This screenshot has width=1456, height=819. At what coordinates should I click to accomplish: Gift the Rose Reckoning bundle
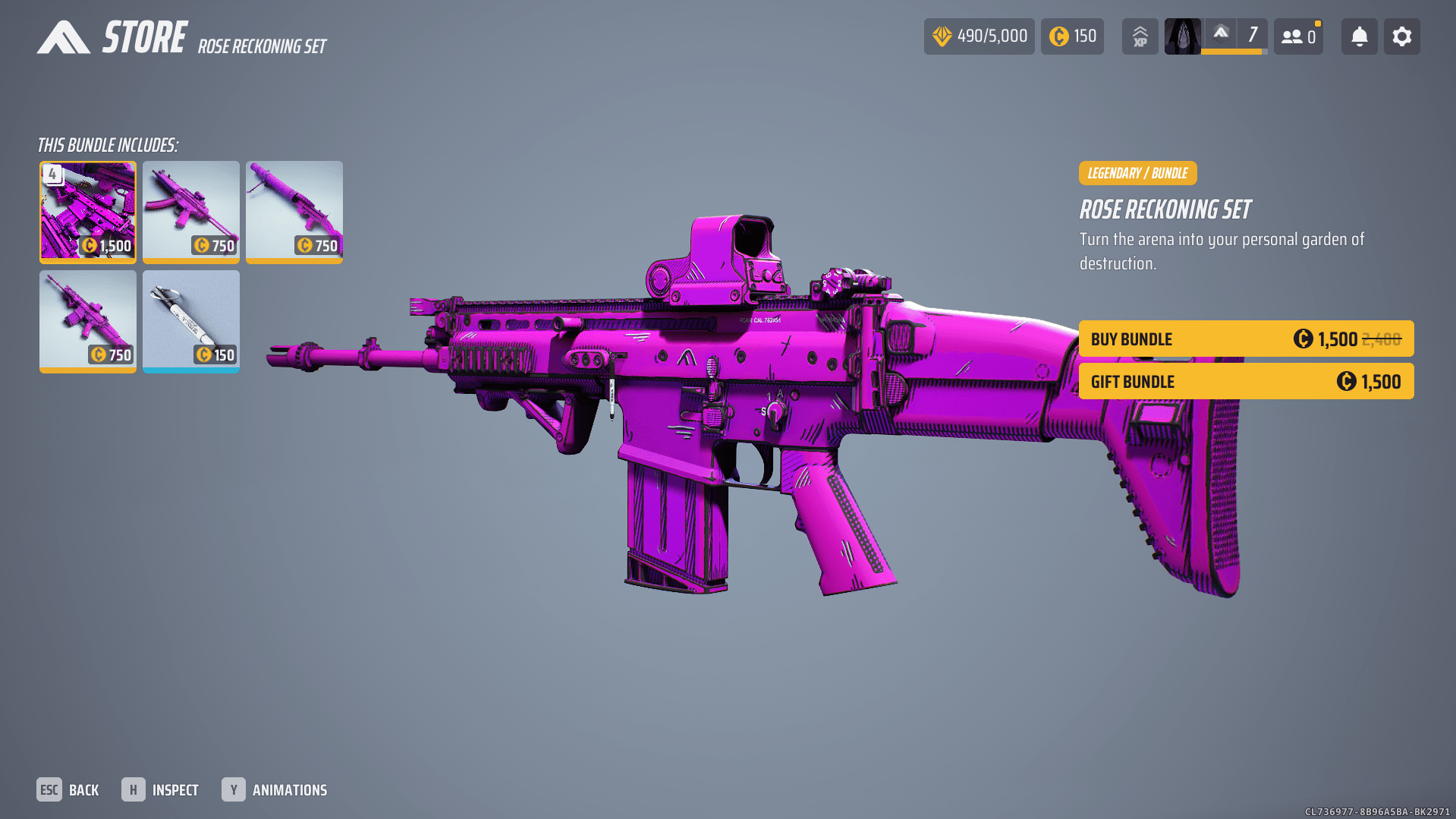pyautogui.click(x=1246, y=381)
